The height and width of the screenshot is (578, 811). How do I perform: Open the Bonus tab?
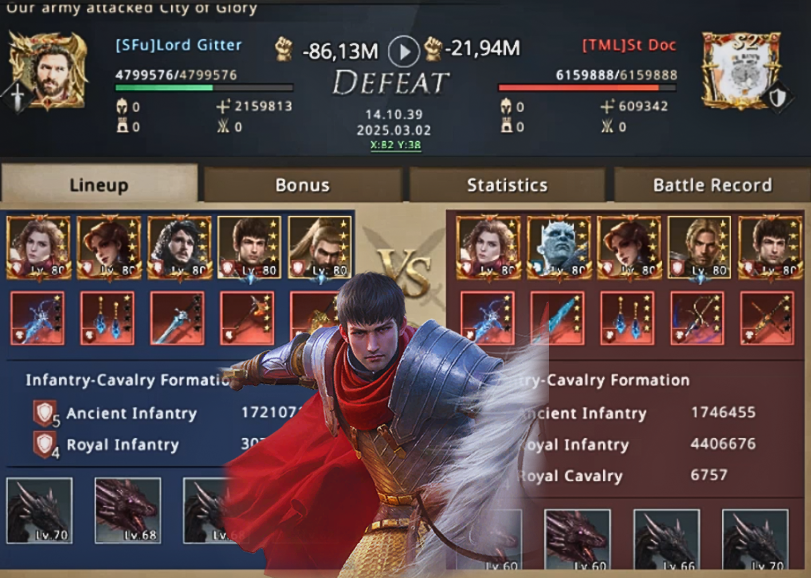tap(302, 185)
